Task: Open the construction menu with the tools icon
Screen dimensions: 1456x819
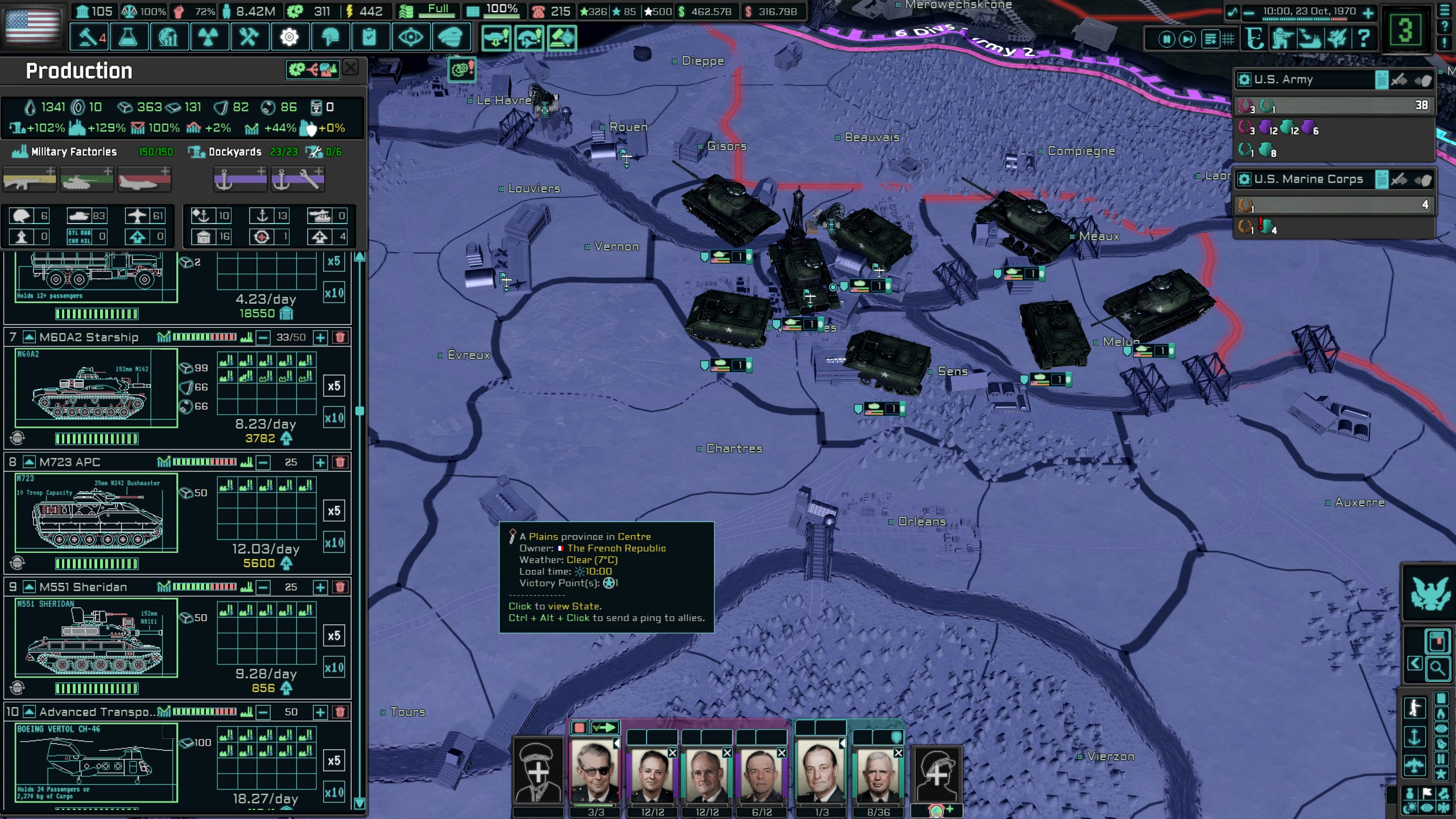Action: tap(250, 37)
